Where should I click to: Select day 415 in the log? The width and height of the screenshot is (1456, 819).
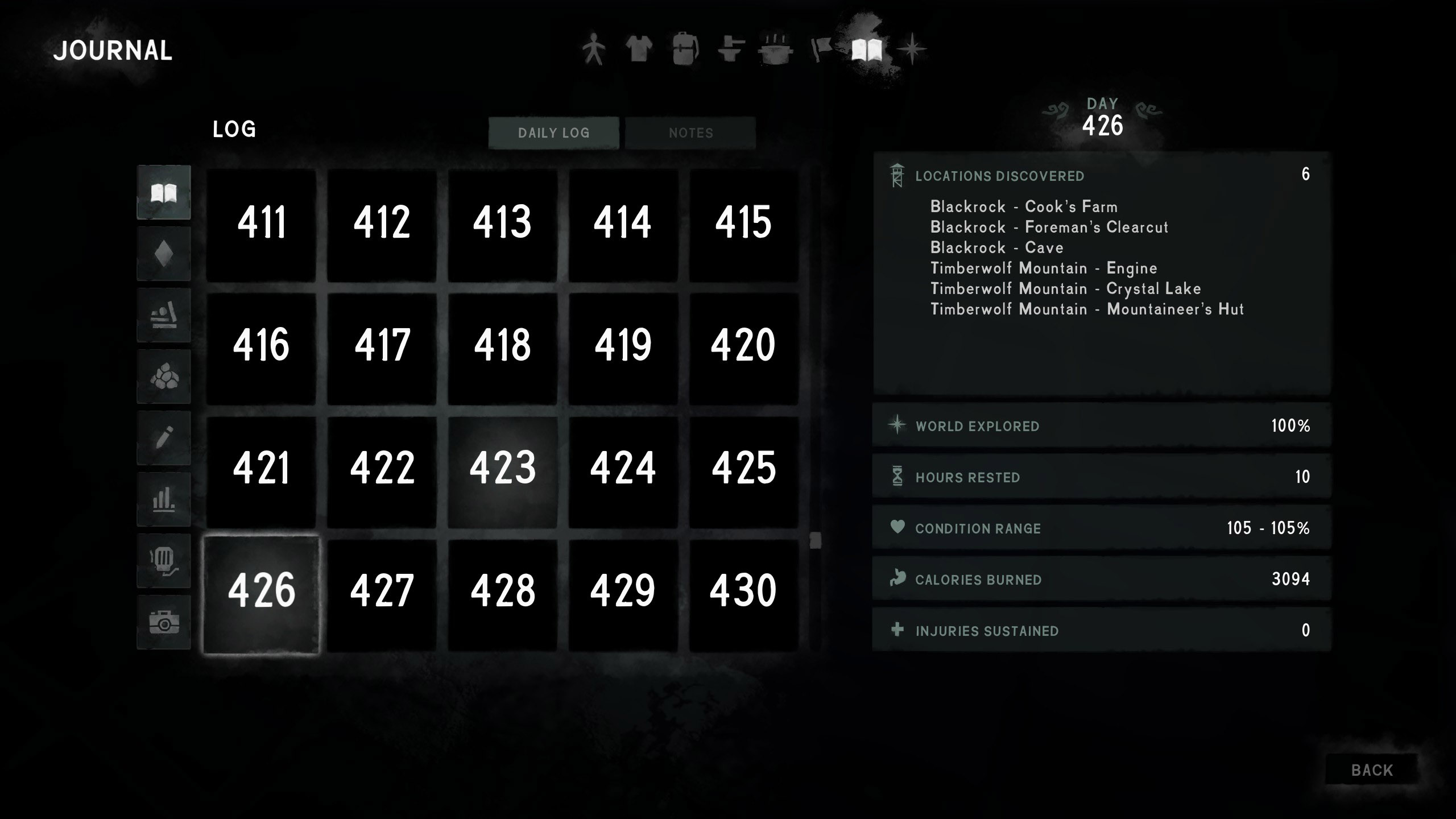[743, 223]
